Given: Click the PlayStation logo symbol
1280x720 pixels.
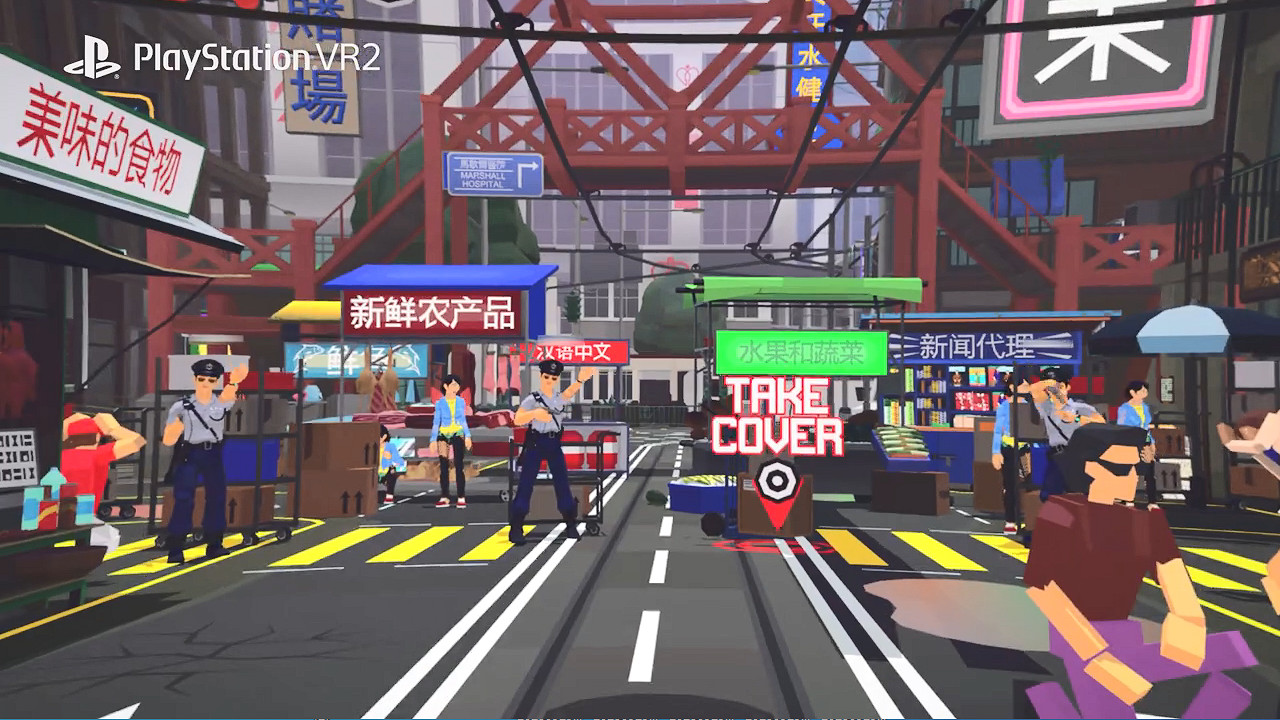Looking at the screenshot, I should 93,57.
